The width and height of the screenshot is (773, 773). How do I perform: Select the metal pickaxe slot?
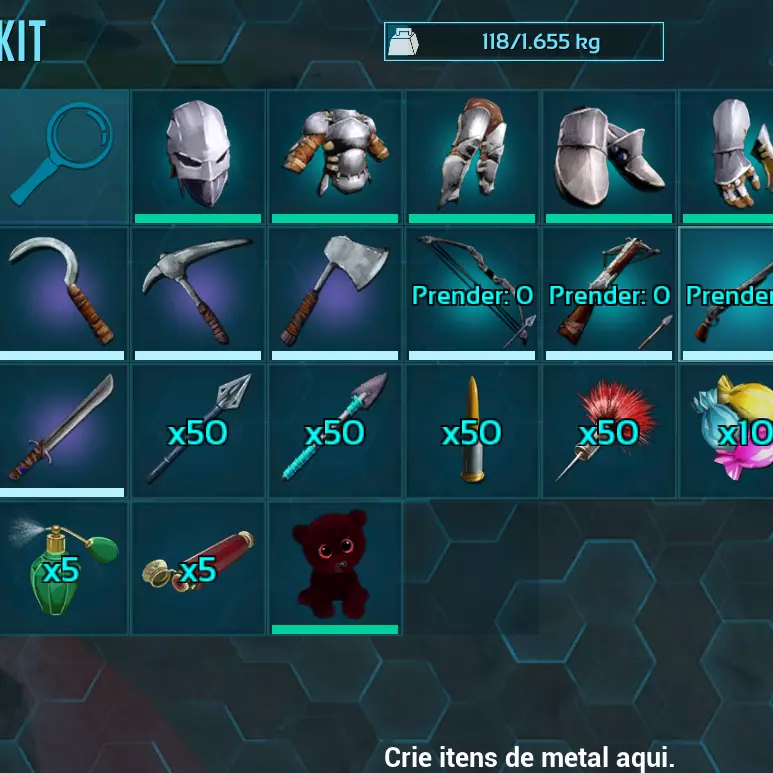pyautogui.click(x=198, y=293)
